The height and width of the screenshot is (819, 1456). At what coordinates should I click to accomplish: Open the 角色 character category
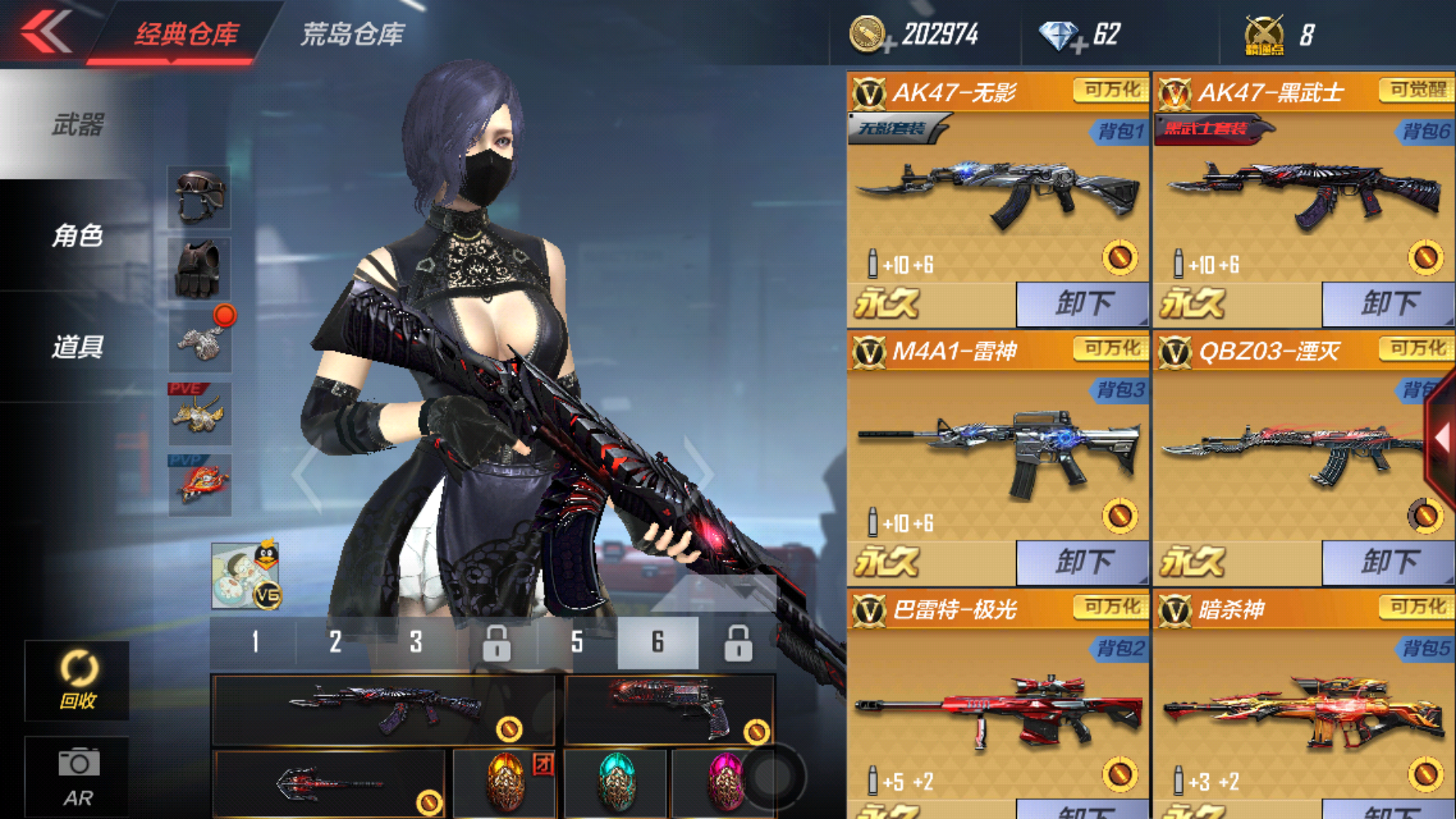point(77,236)
